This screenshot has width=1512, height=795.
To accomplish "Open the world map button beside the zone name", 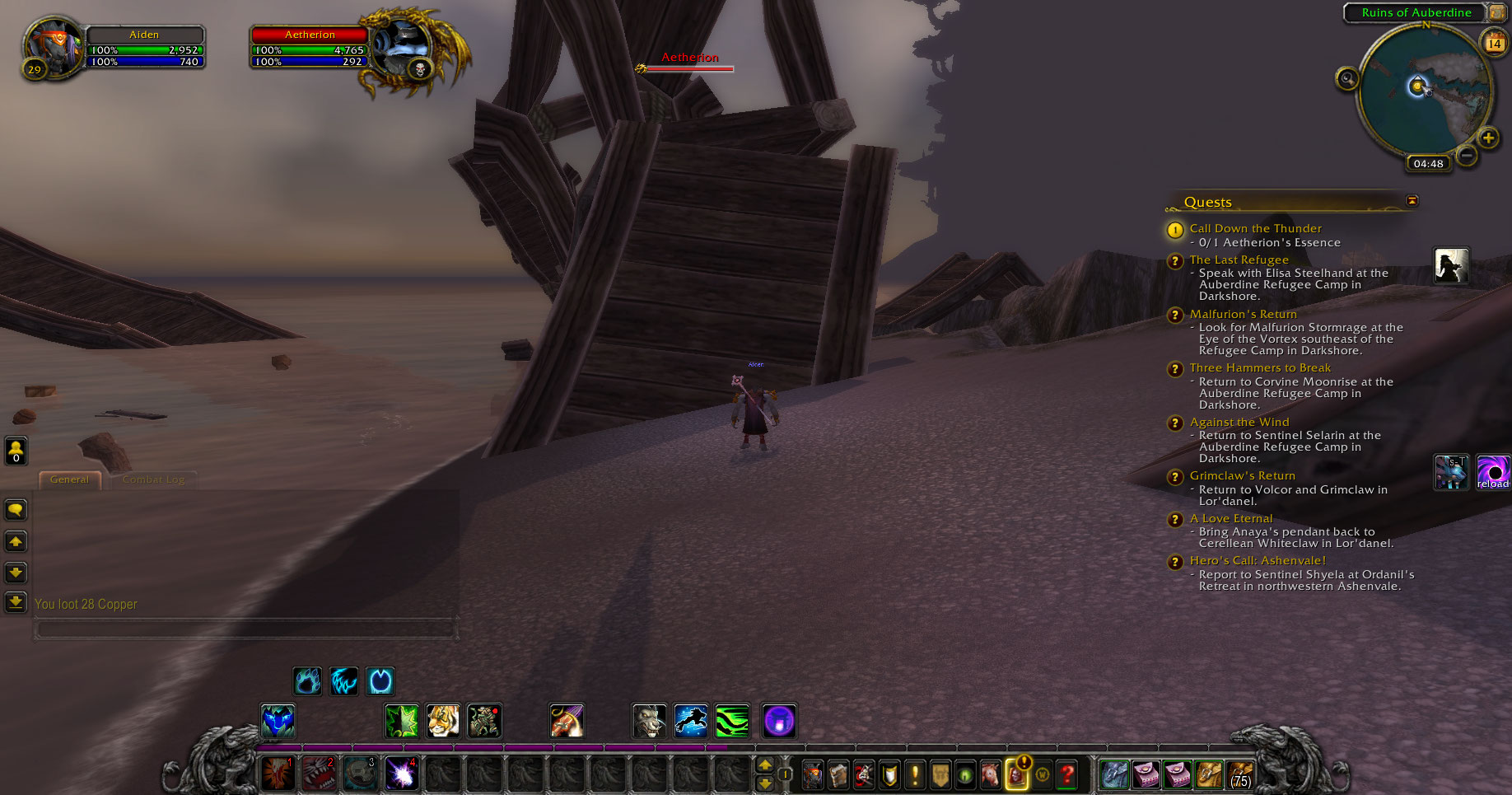I will click(x=1497, y=12).
